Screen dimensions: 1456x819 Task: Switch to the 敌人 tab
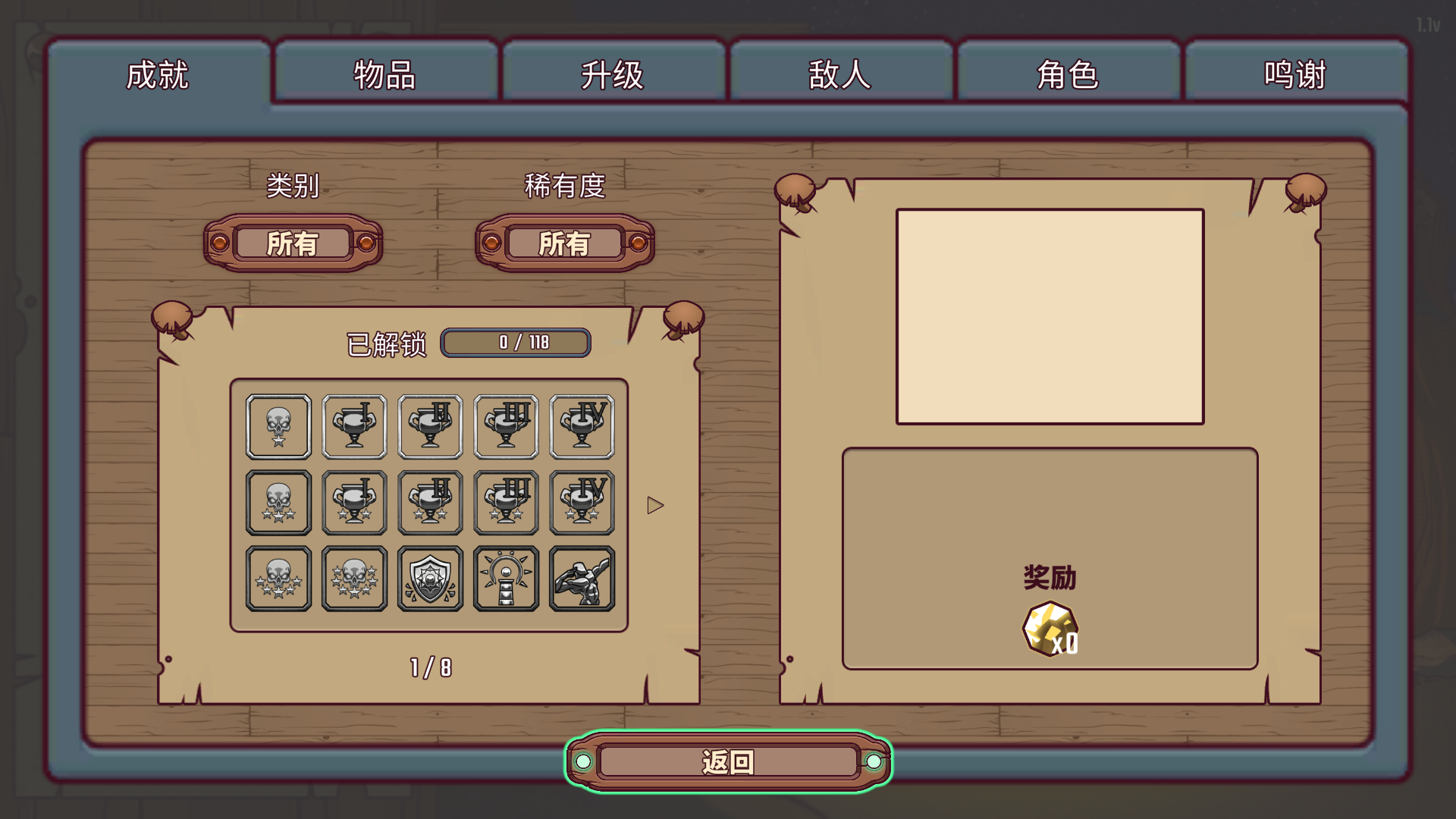click(x=840, y=74)
